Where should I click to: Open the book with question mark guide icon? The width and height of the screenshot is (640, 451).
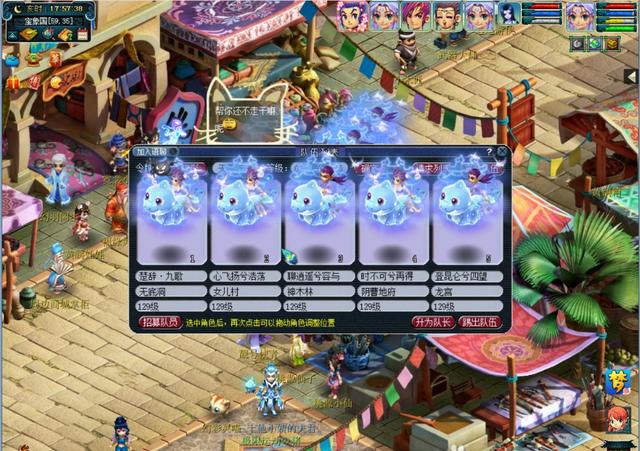64,35
